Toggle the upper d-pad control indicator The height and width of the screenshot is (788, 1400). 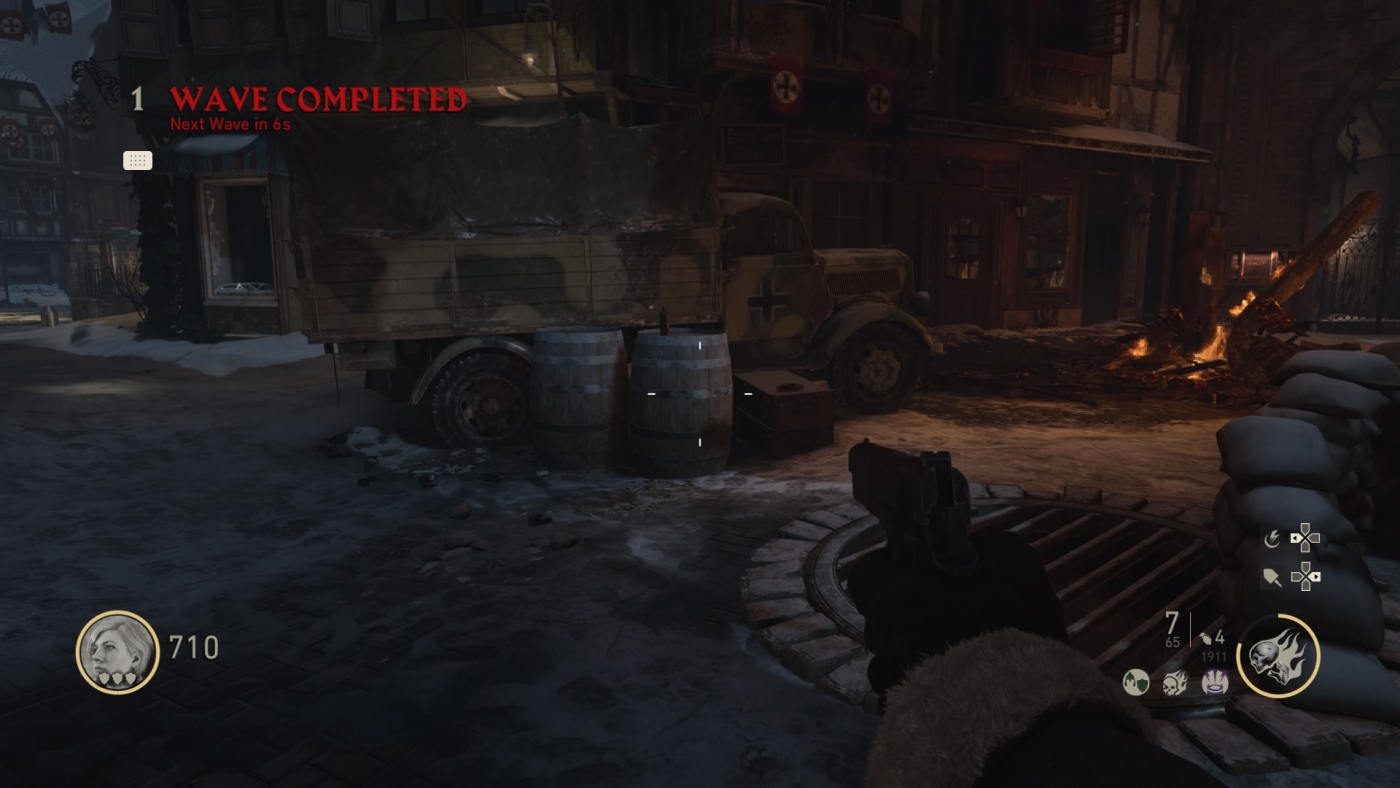(x=1307, y=538)
